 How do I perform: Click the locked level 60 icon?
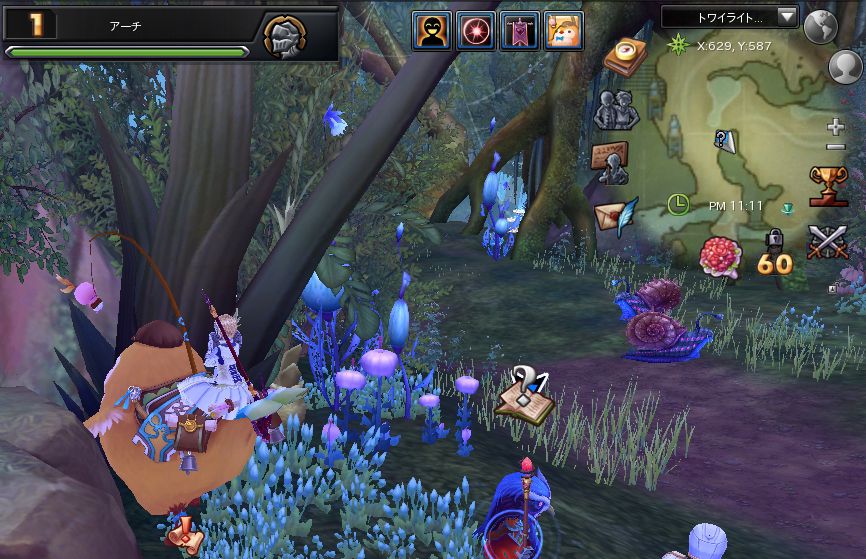(773, 254)
